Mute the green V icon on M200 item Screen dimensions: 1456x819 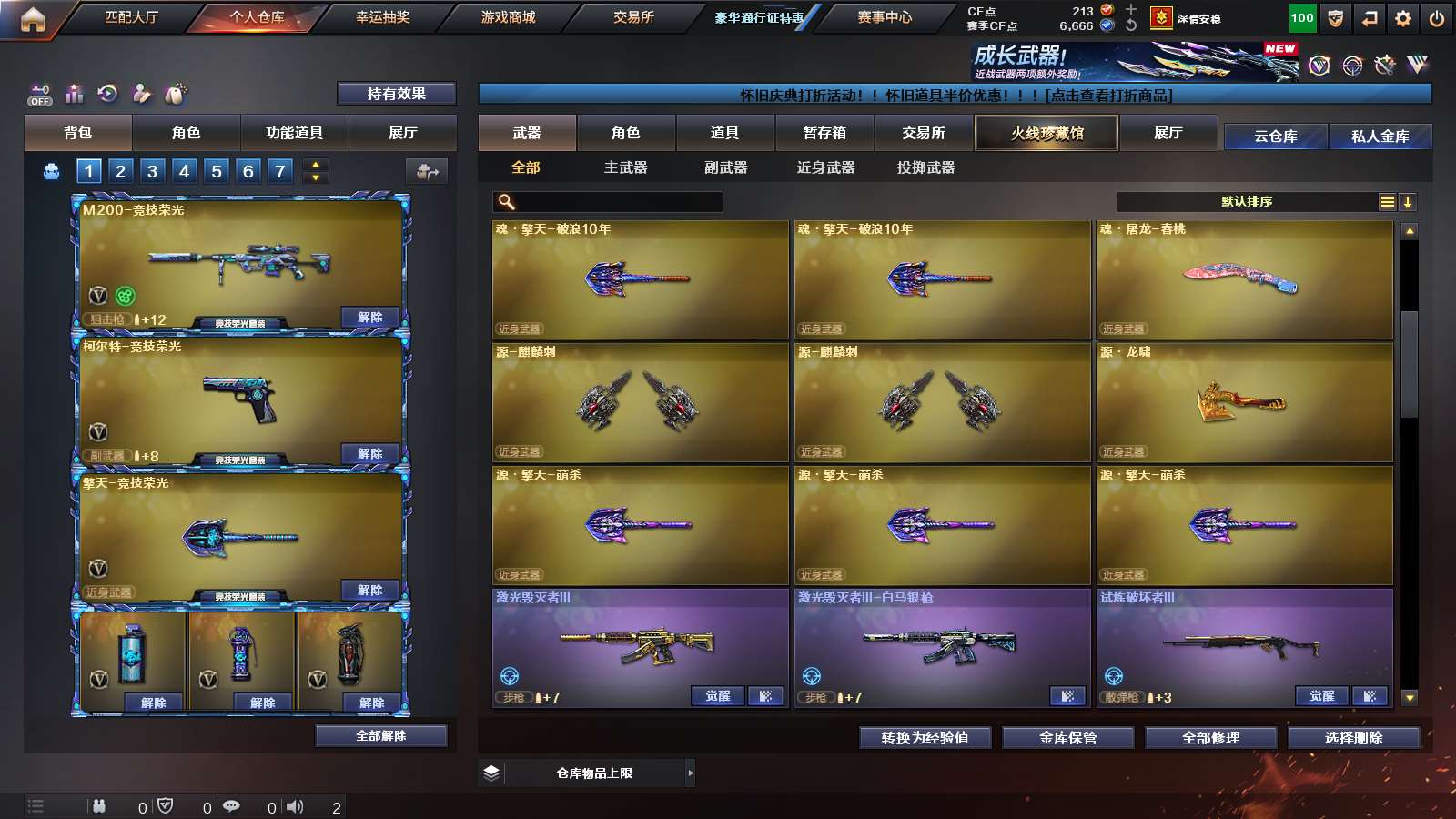pos(126,295)
